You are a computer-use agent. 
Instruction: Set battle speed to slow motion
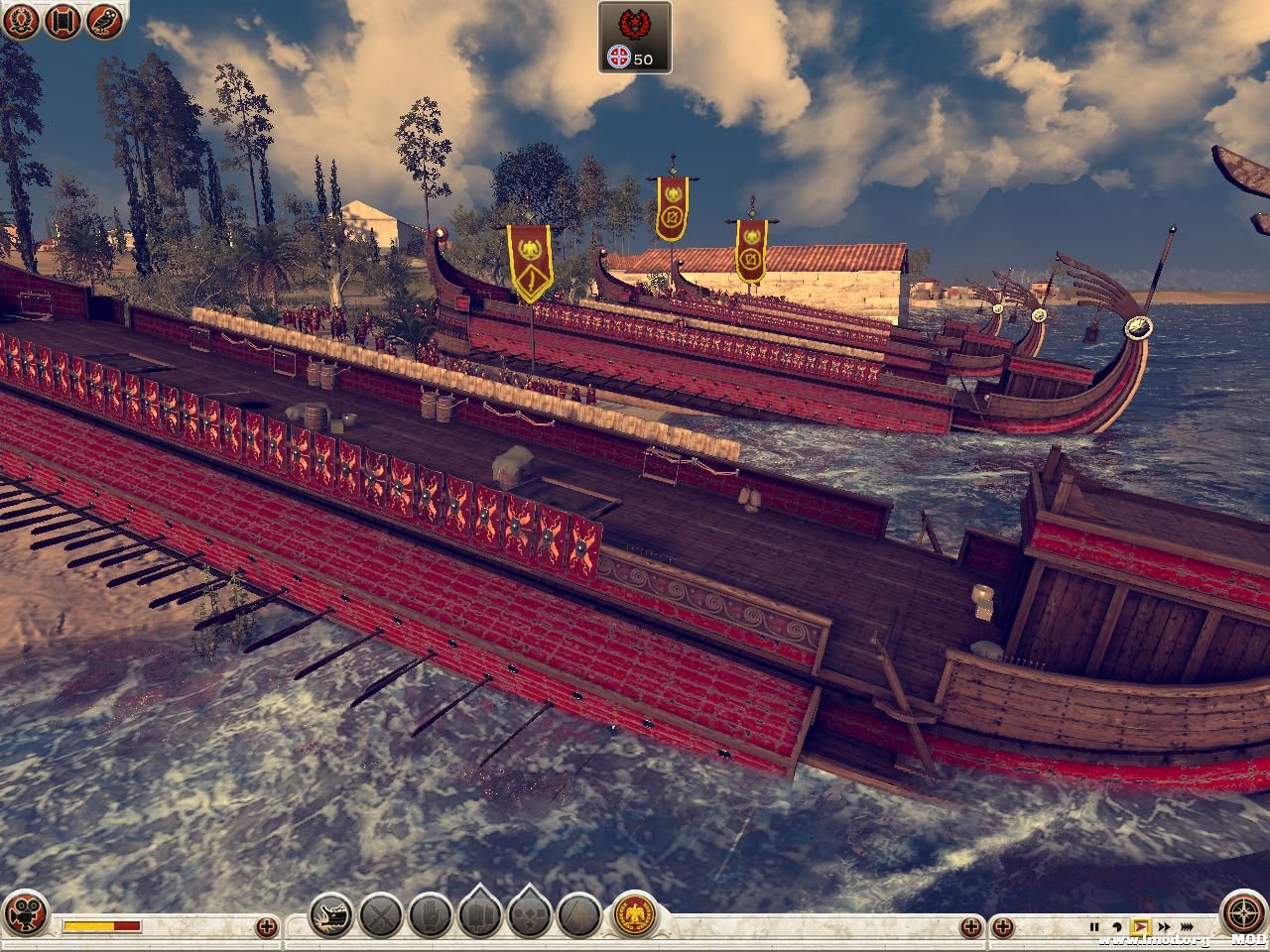coord(1117,927)
